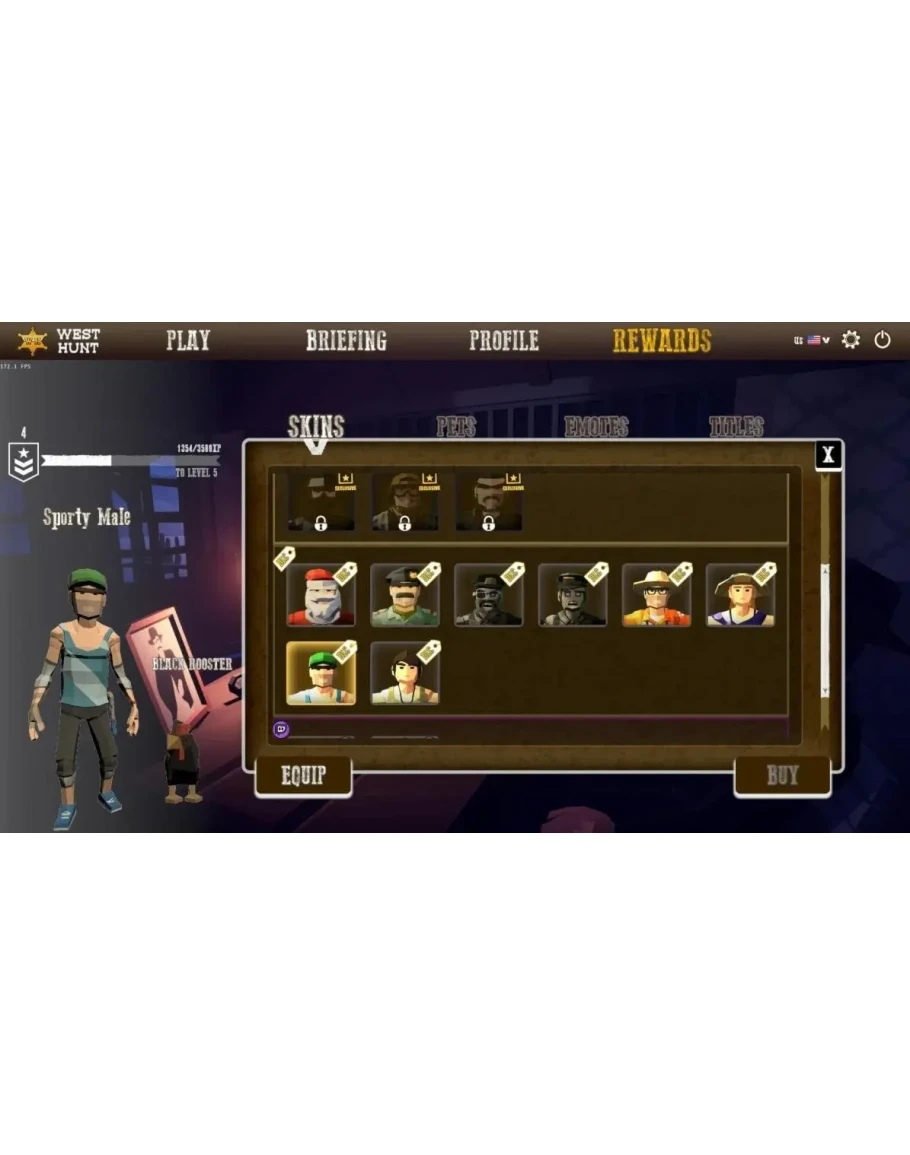Equip the selected skin

303,776
